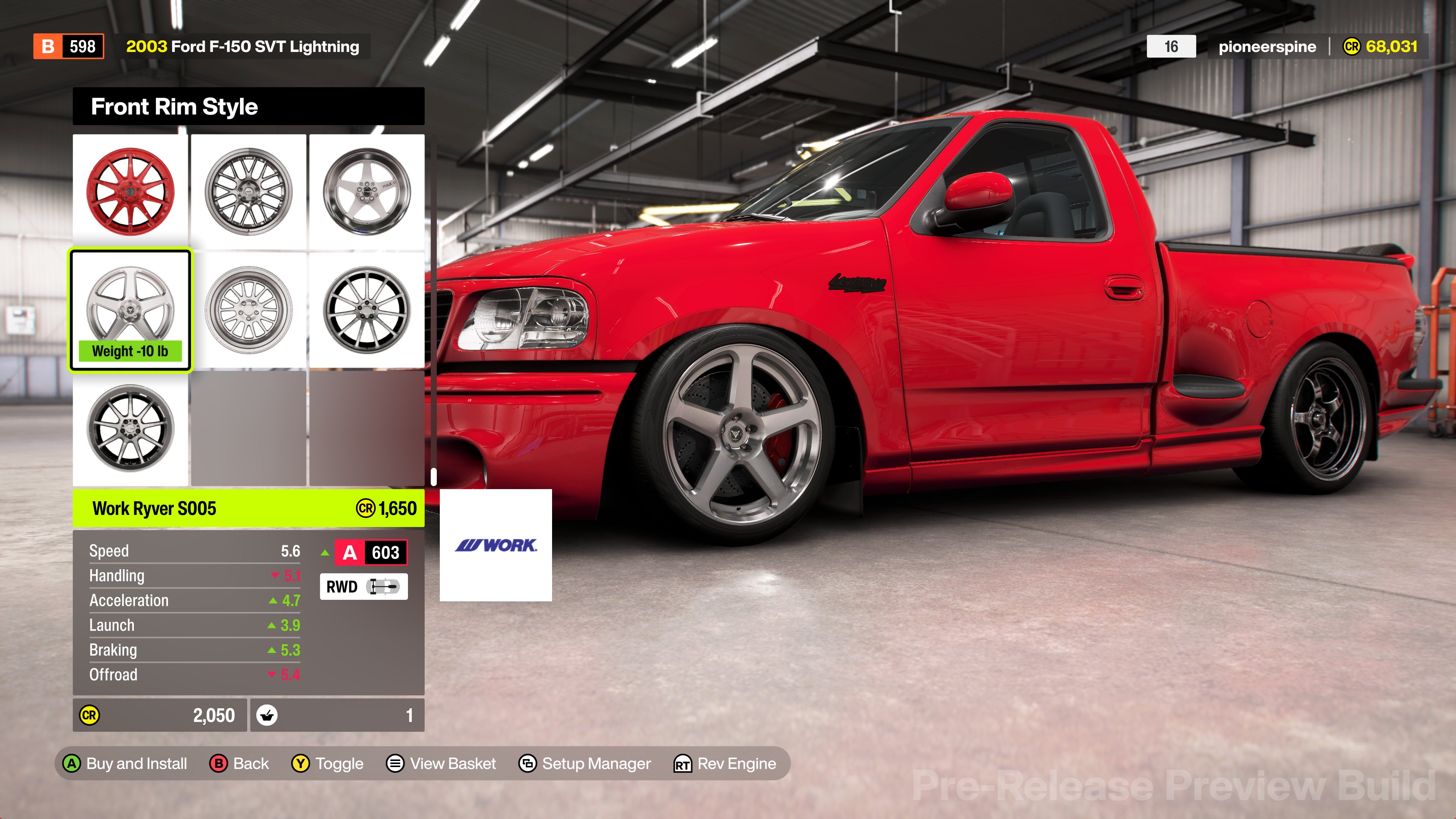
Task: Choose the silver mesh-spoke rim
Action: coord(249,191)
